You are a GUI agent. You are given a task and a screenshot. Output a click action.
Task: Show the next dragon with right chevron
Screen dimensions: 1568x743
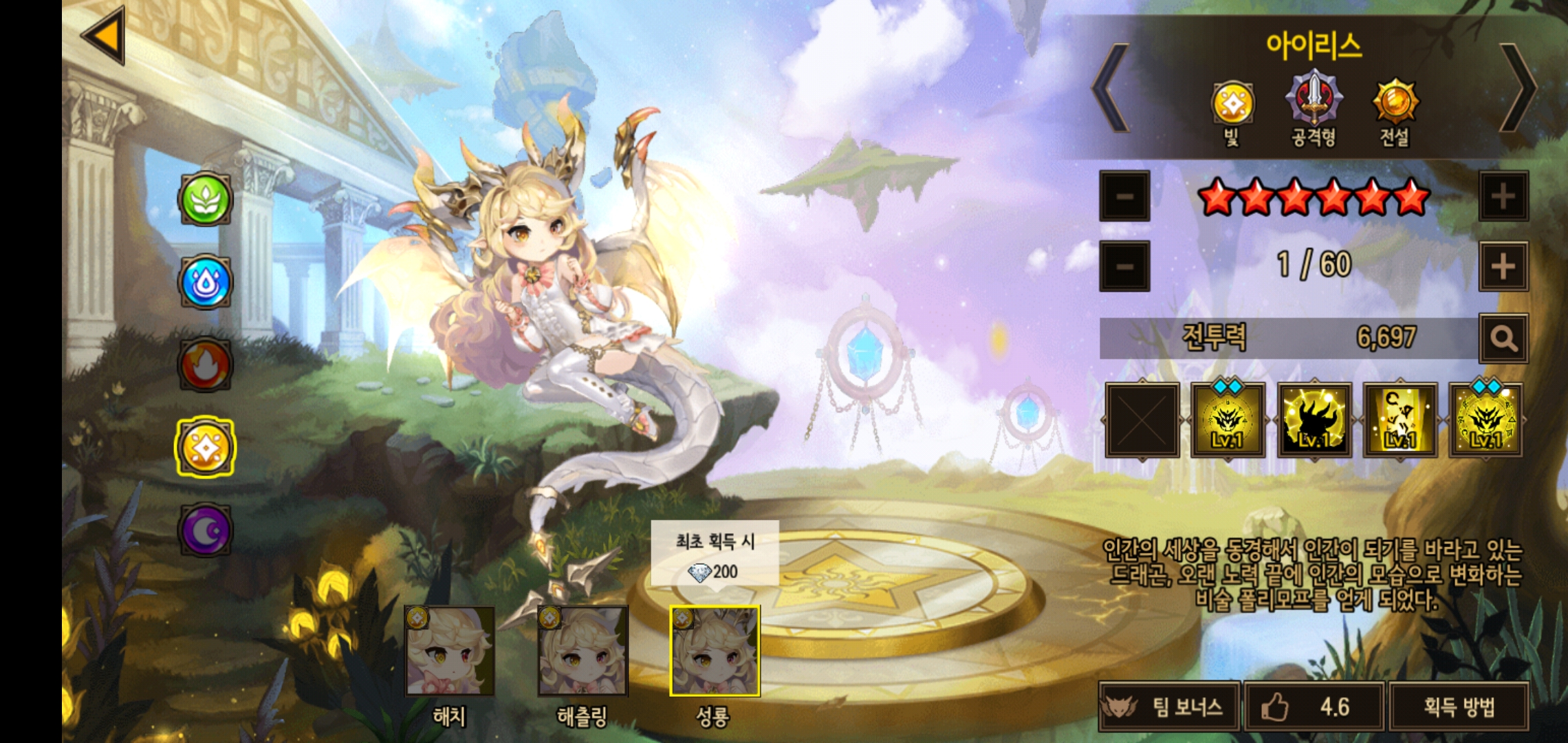tap(1517, 88)
